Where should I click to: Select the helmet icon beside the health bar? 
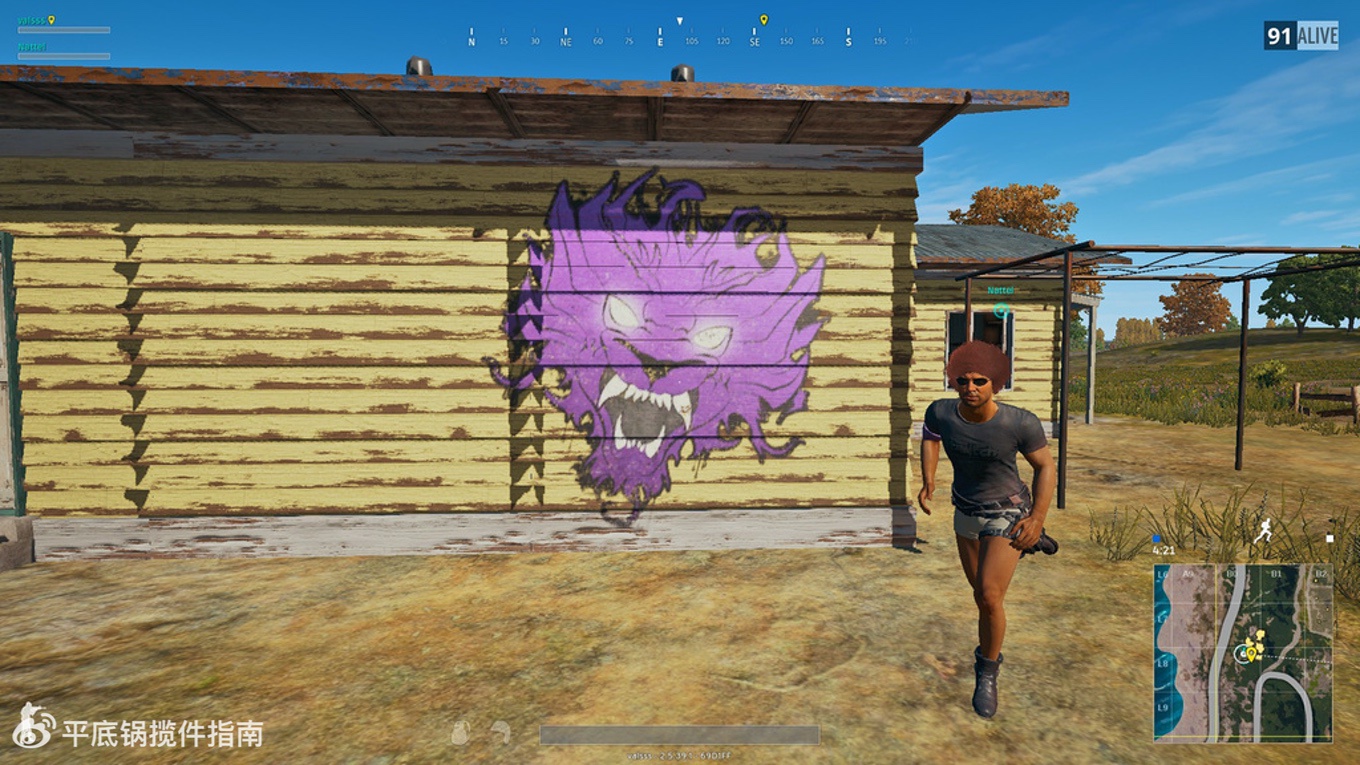pyautogui.click(x=501, y=733)
